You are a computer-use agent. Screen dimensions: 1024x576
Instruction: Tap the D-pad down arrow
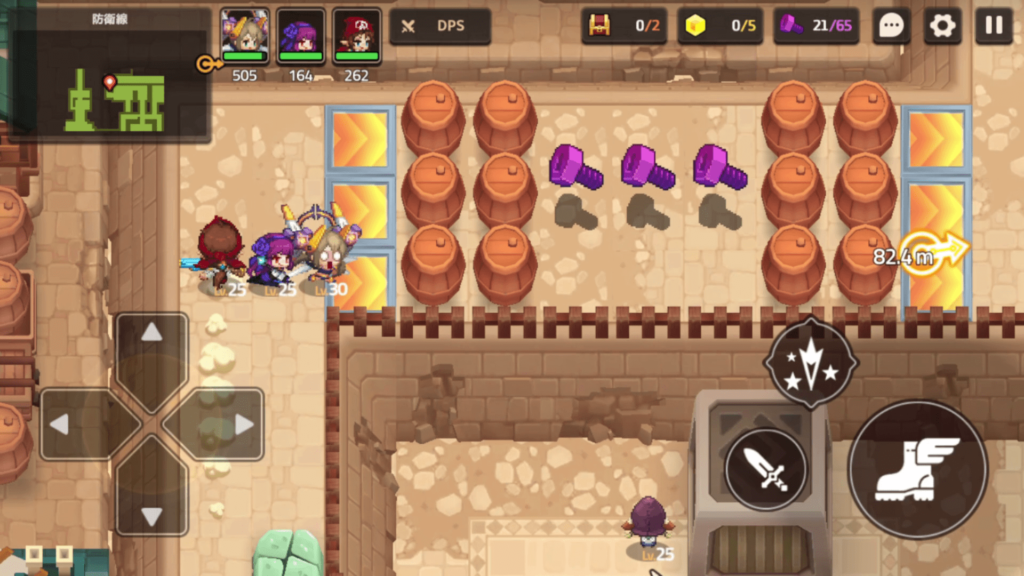152,503
